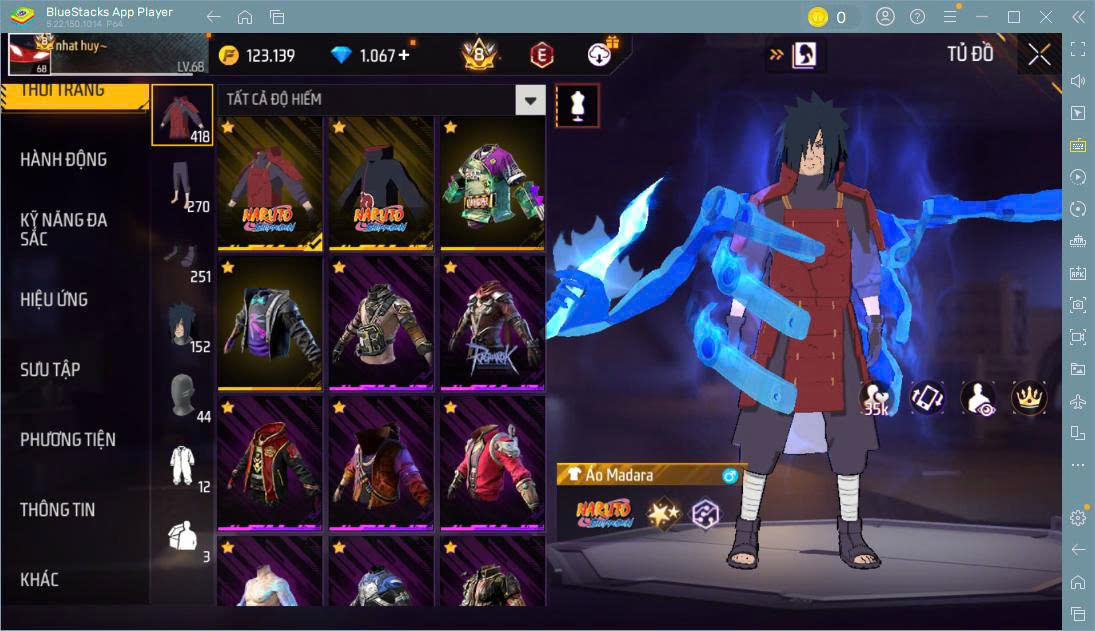Open the Hành Động category

[x=64, y=159]
